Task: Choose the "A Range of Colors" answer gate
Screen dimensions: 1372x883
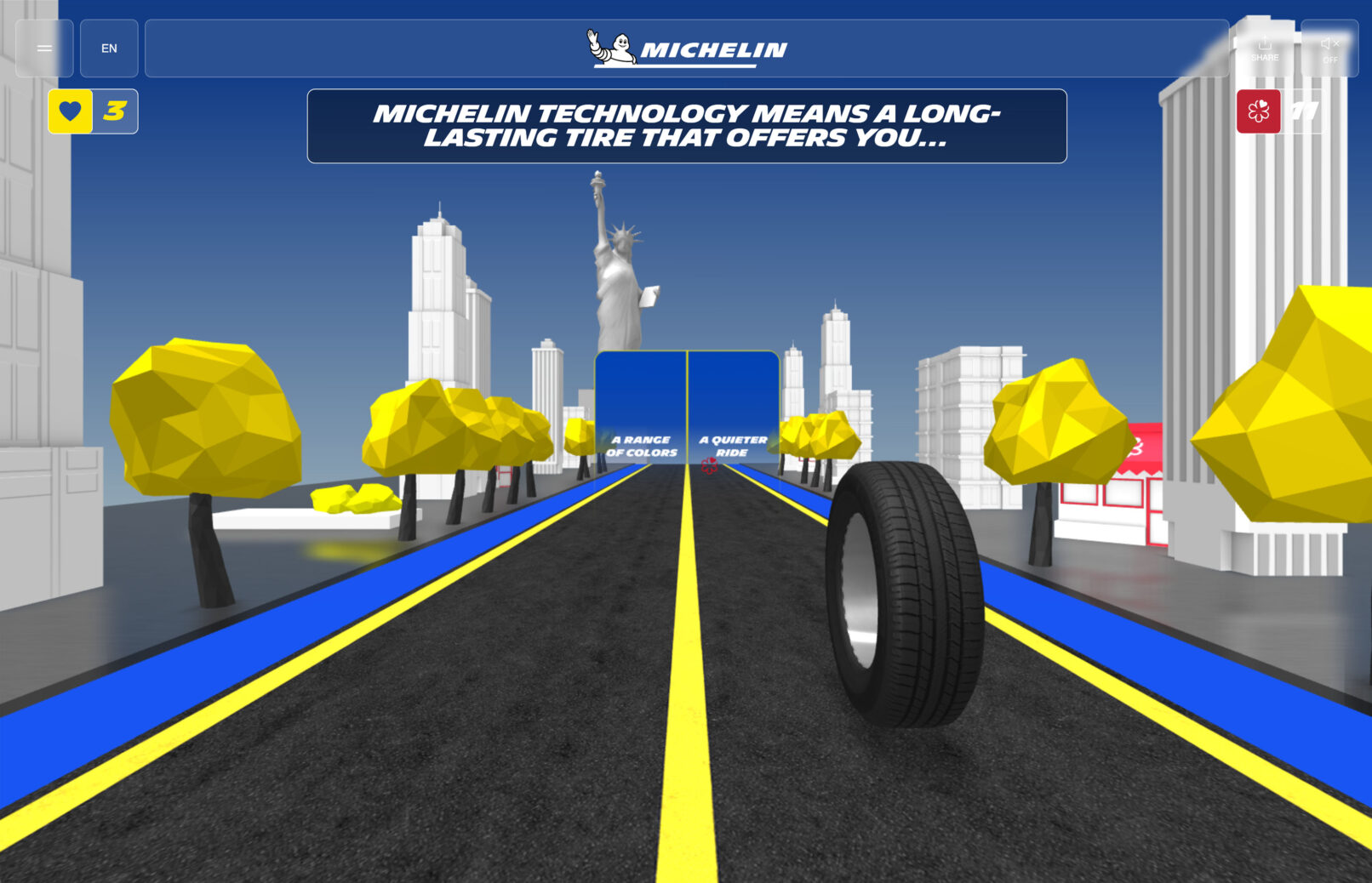Action: (x=641, y=408)
